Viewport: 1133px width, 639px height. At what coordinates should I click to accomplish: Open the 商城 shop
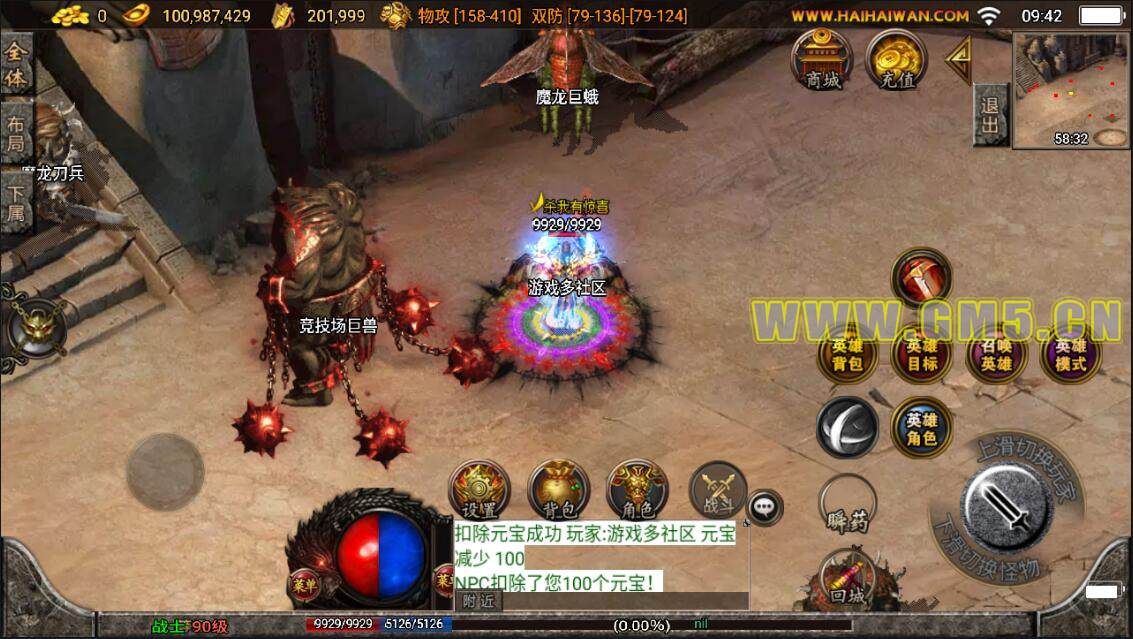(822, 59)
